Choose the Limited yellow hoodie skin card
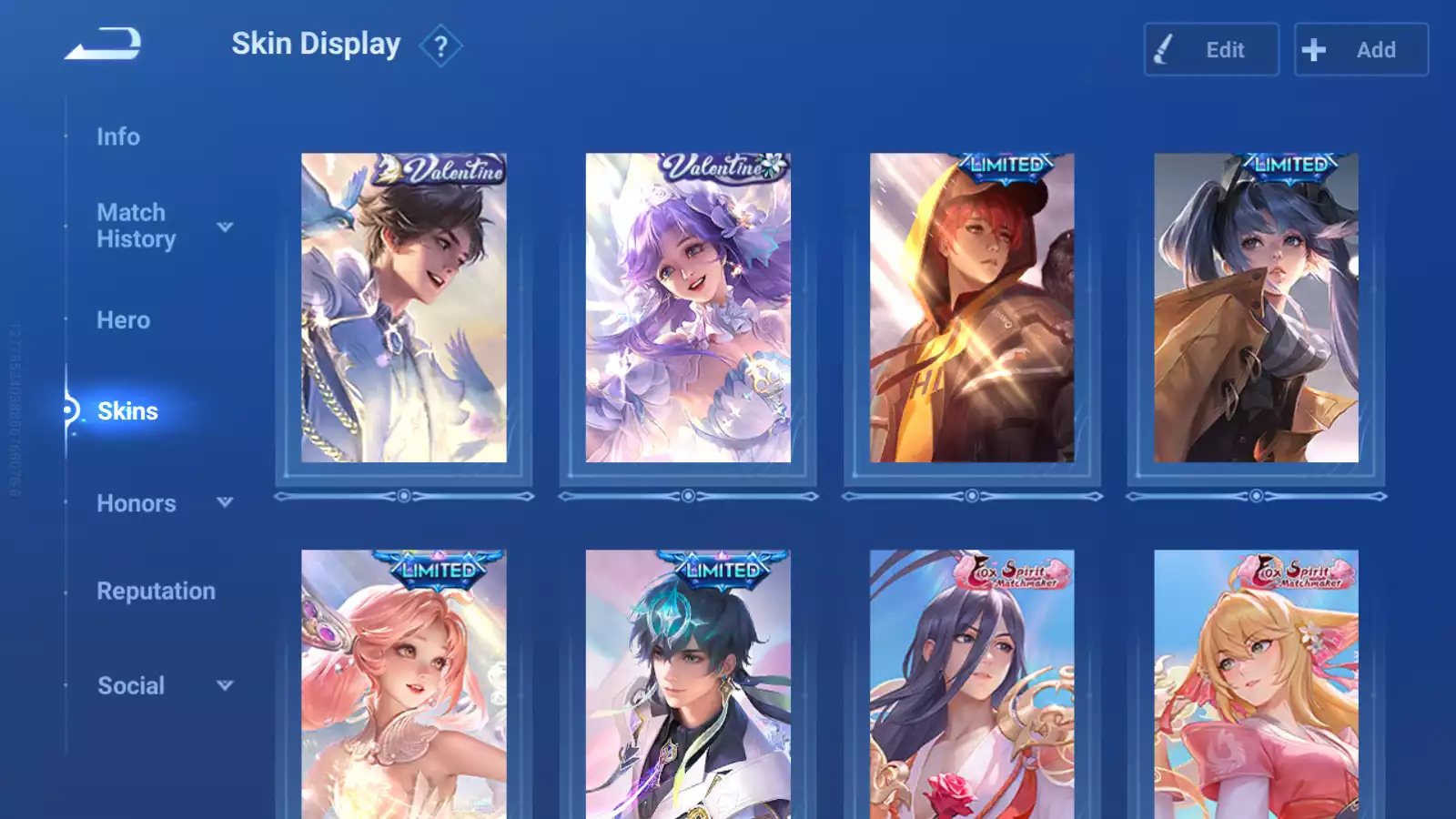Image resolution: width=1456 pixels, height=819 pixels. (x=972, y=308)
